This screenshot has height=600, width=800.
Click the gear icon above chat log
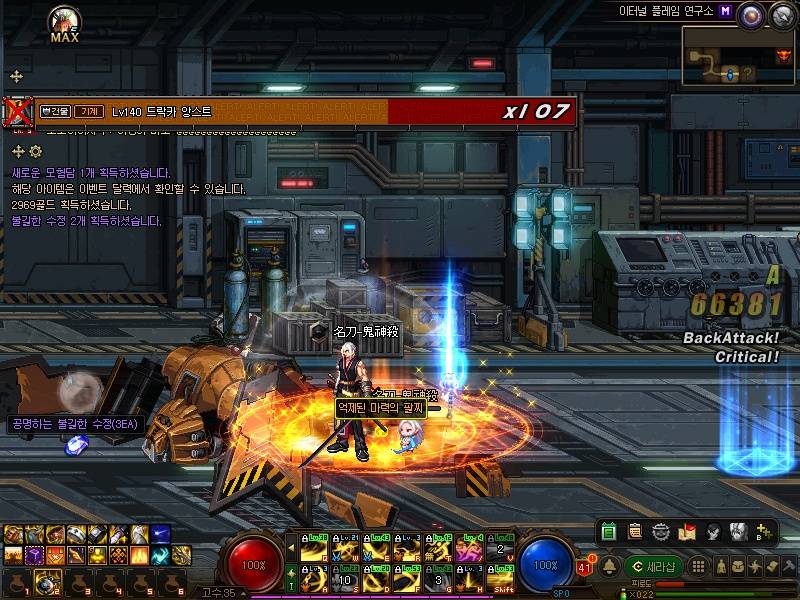point(36,151)
